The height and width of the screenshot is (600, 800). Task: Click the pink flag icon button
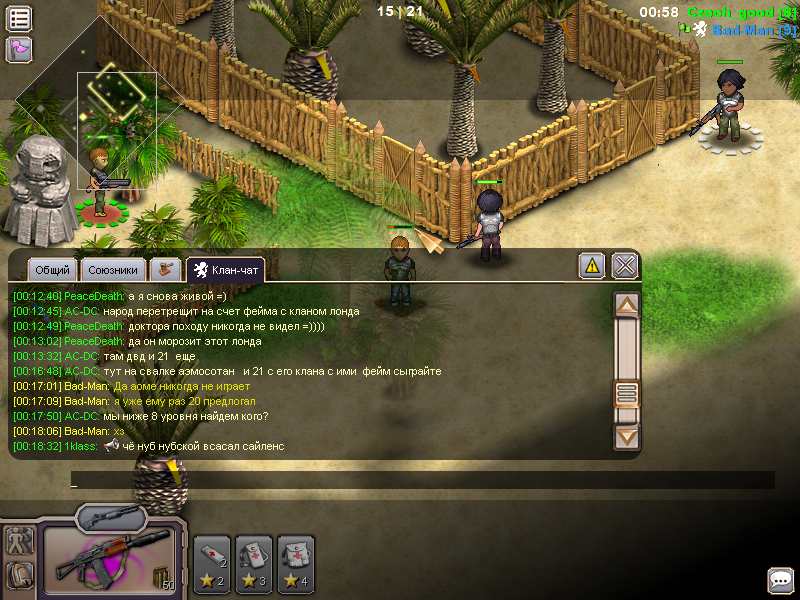pyautogui.click(x=19, y=48)
